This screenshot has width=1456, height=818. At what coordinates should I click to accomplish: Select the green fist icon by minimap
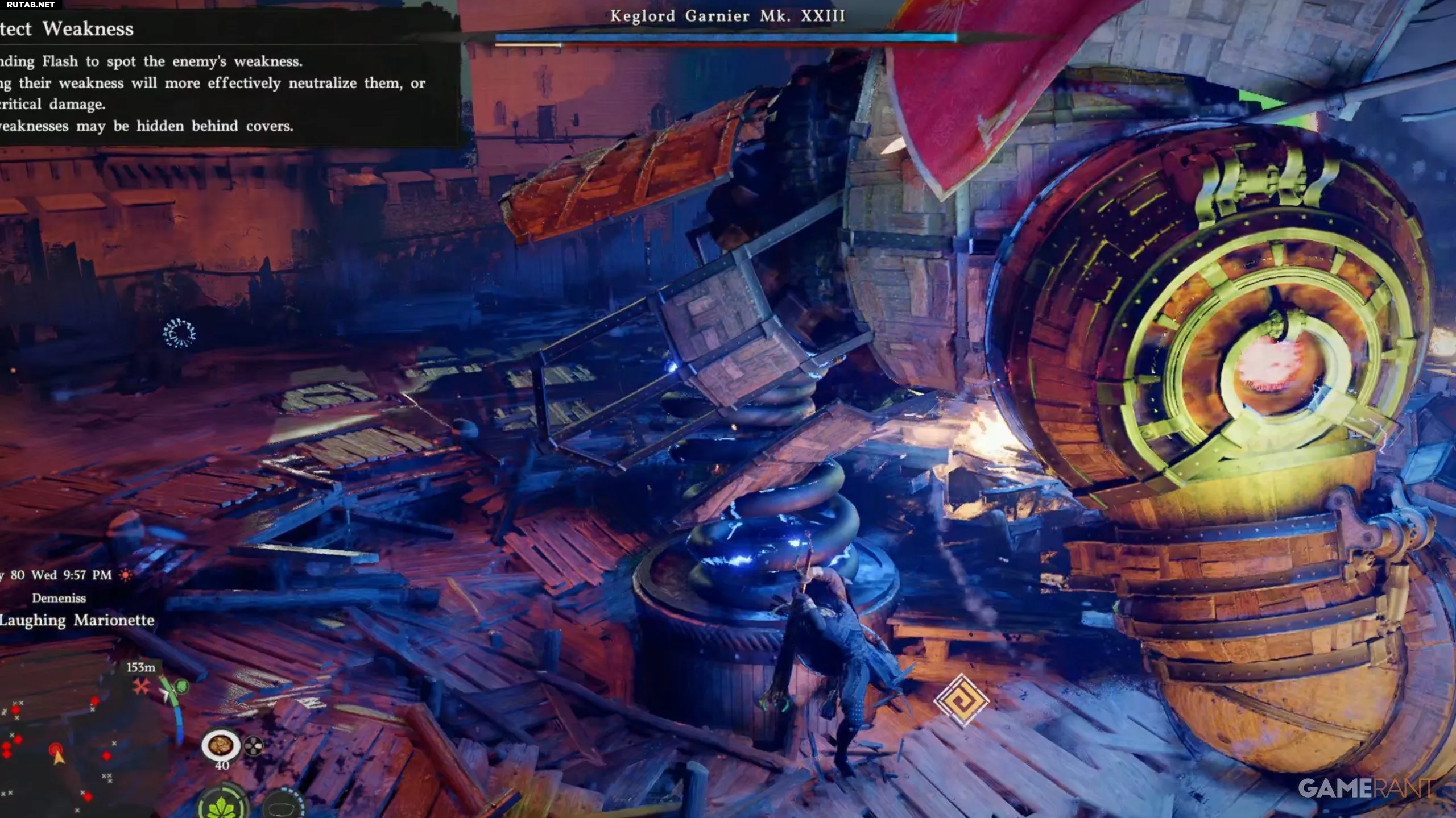(x=181, y=686)
